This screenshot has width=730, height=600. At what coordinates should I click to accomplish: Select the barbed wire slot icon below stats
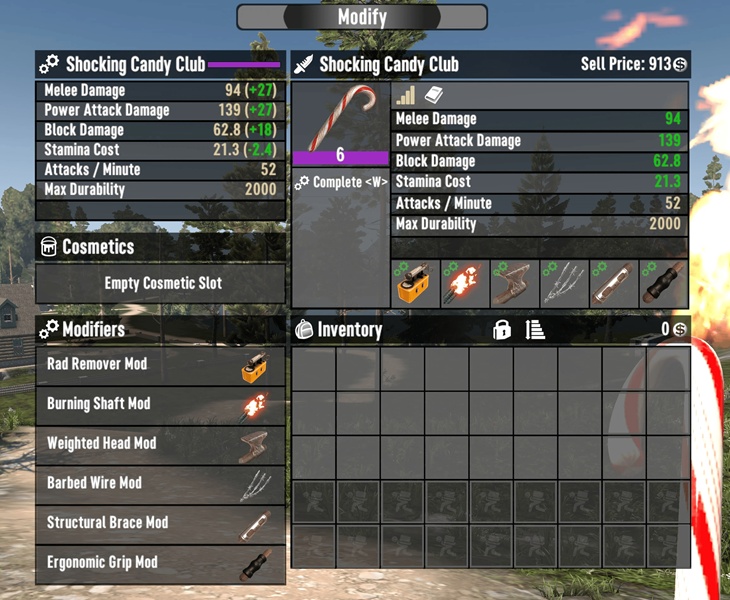point(565,284)
